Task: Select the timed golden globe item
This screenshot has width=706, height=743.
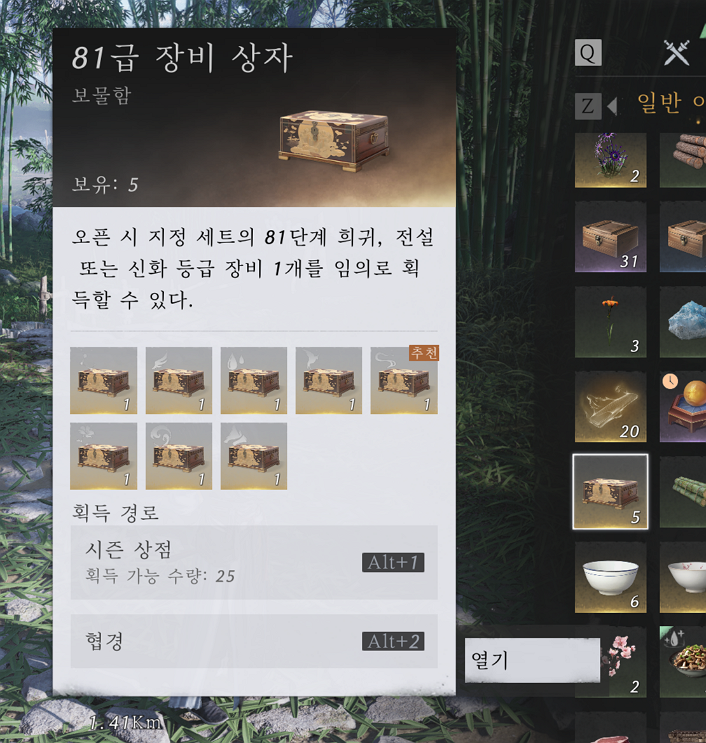Action: [684, 407]
